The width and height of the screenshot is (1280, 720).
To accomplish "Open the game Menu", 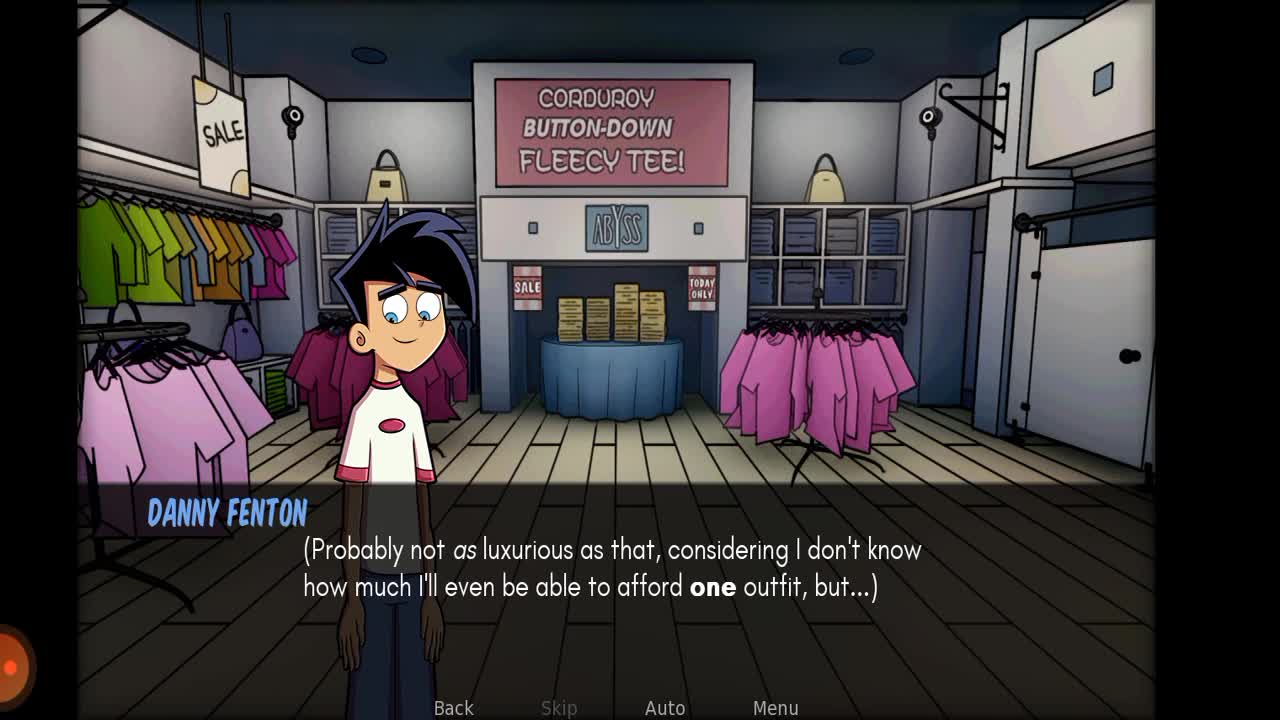I will pos(775,707).
